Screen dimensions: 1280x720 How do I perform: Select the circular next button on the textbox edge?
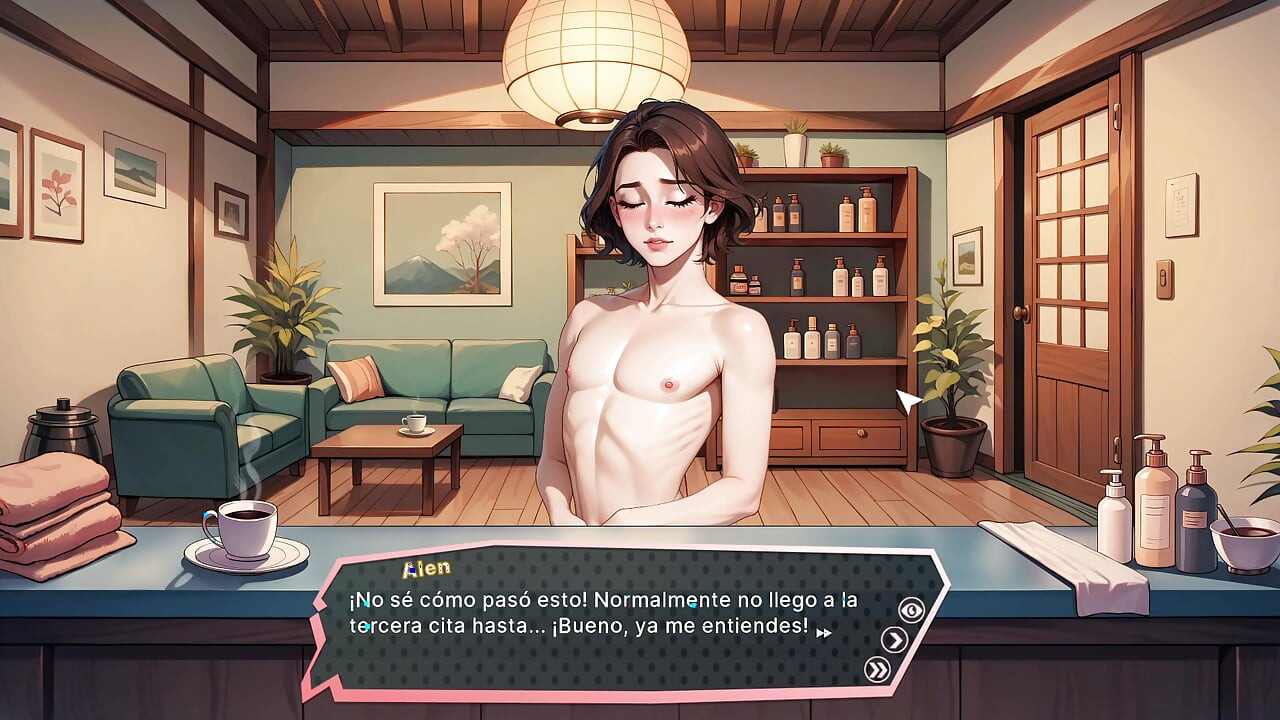[x=893, y=639]
